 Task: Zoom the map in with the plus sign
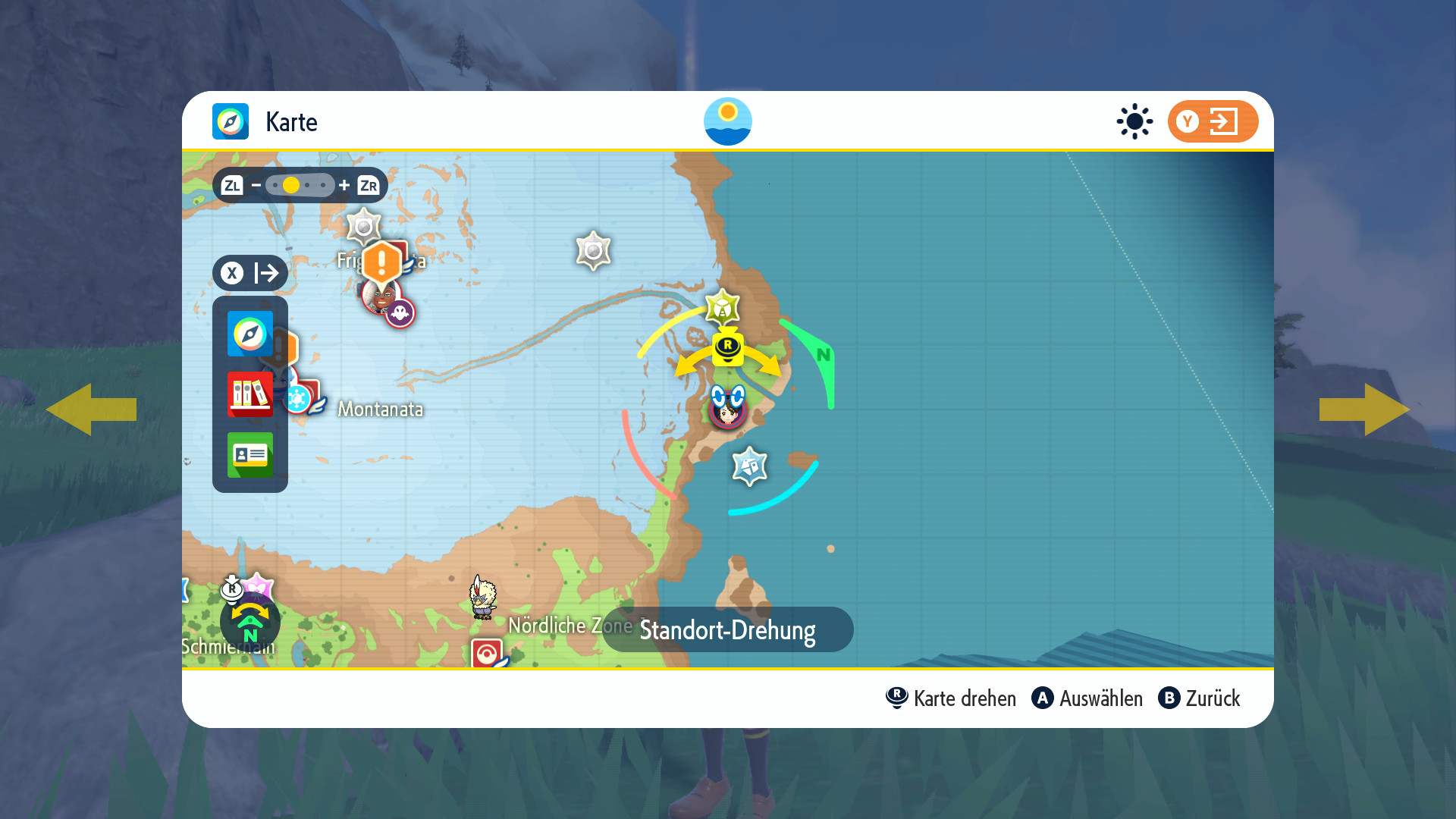pos(344,185)
